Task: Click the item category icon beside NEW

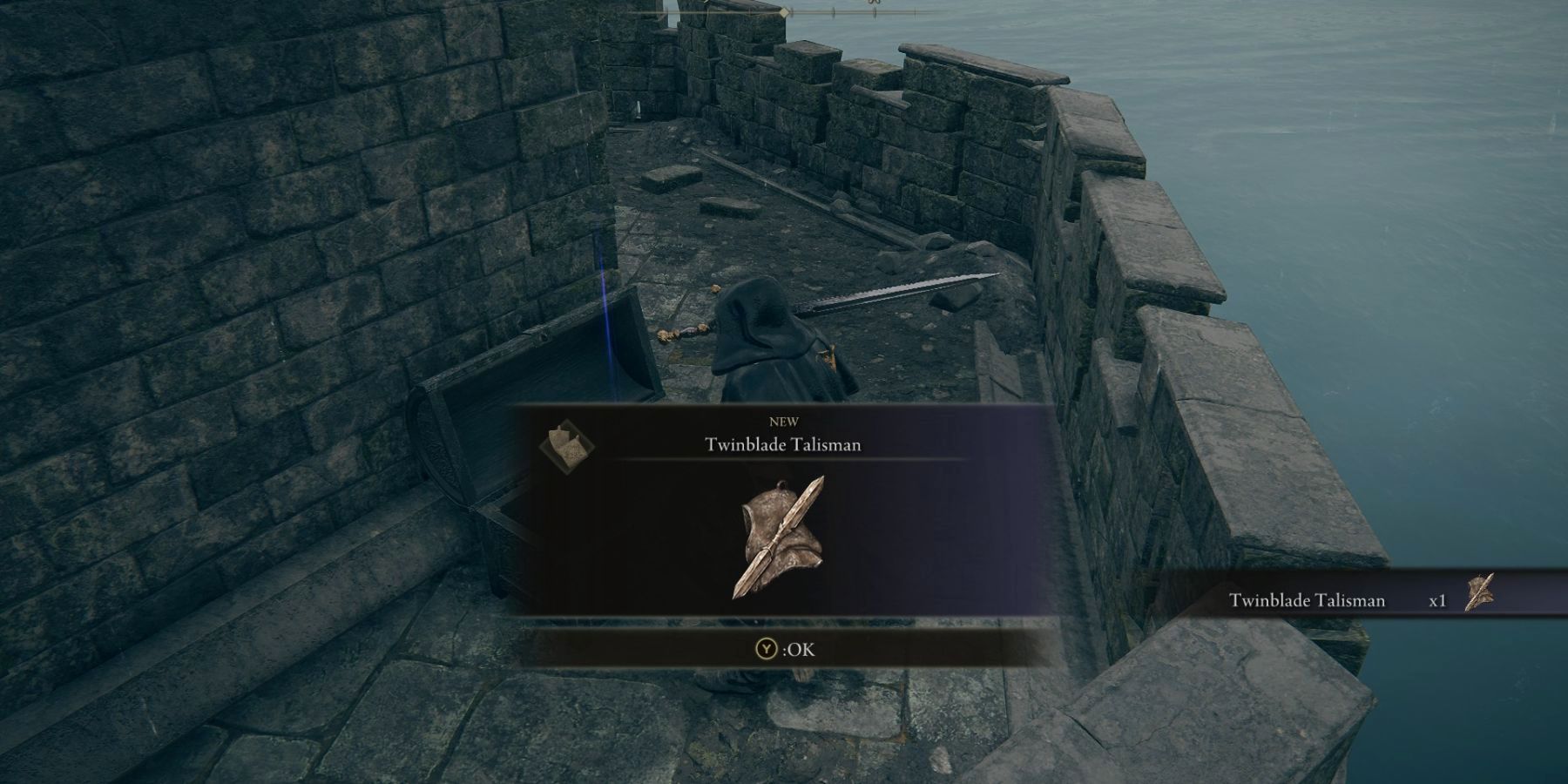Action: 565,448
